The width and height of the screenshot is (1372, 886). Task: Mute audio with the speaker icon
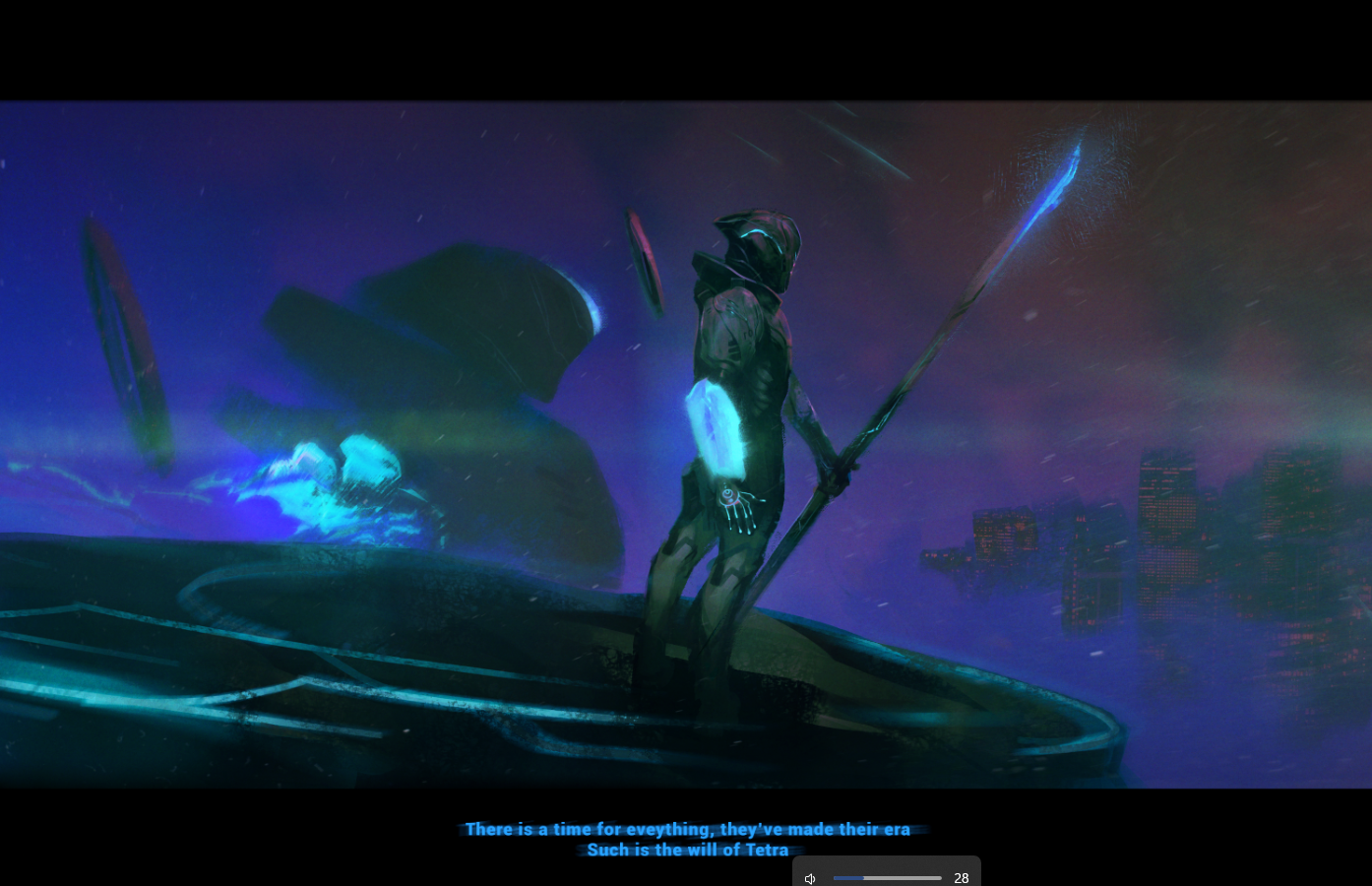point(810,878)
